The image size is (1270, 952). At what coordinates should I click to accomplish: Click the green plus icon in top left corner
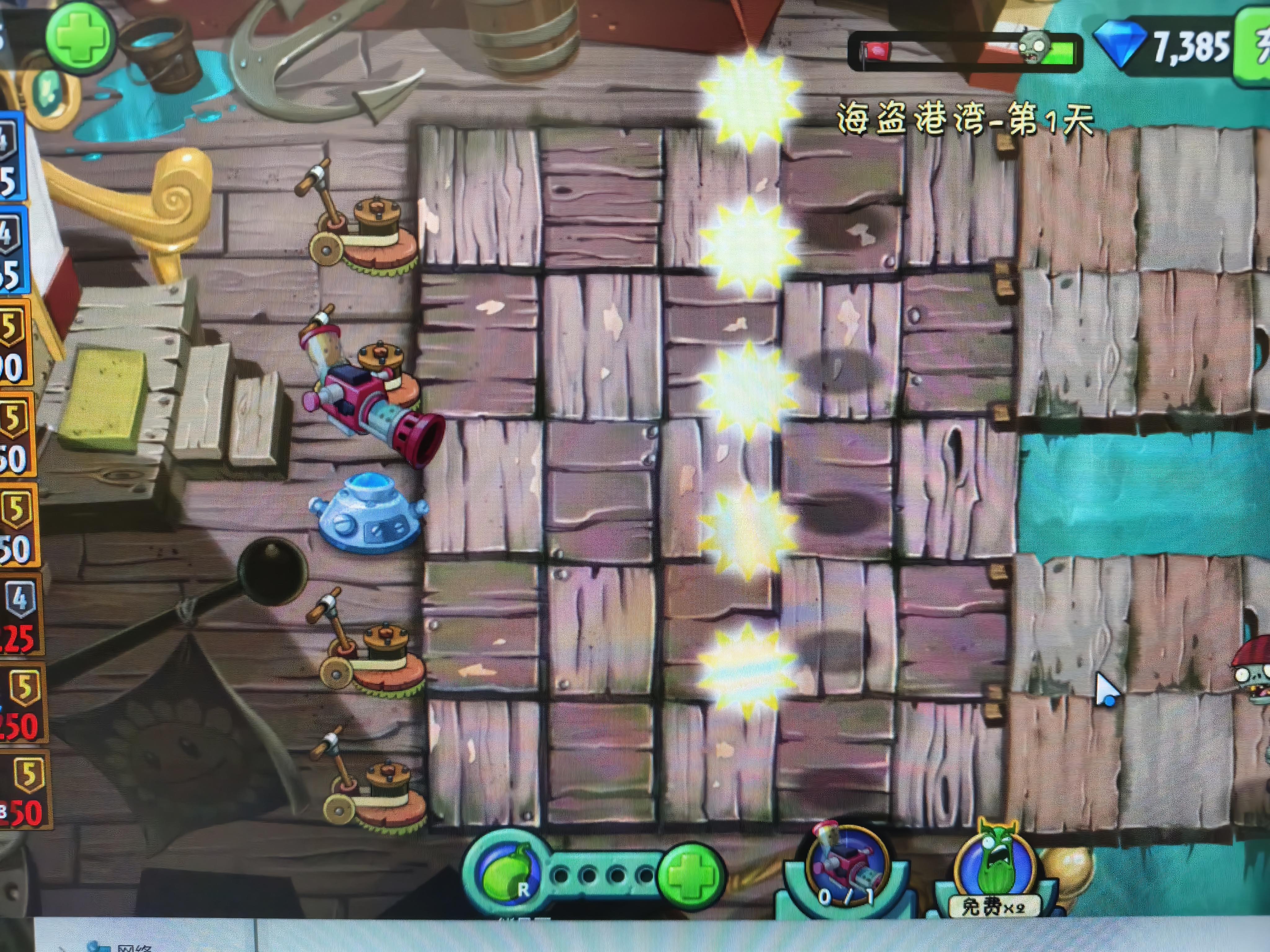tap(80, 37)
